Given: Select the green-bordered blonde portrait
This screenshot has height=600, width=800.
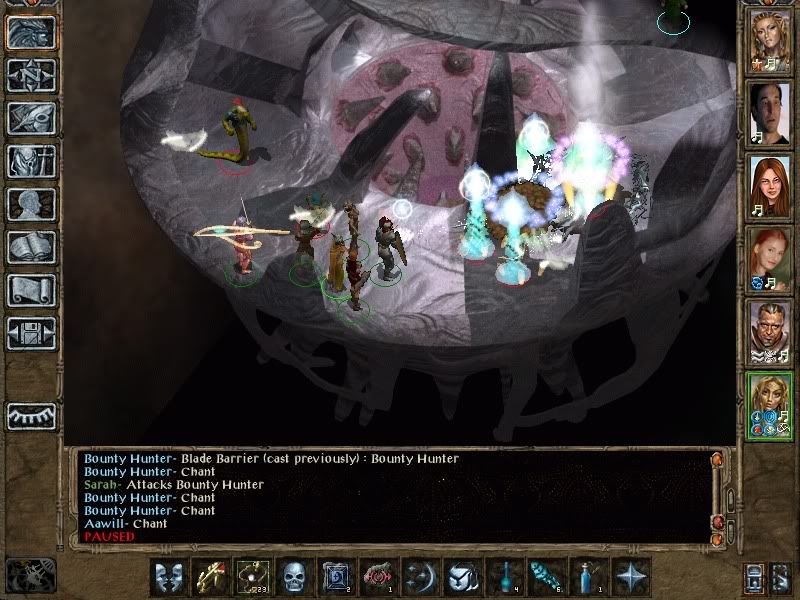Looking at the screenshot, I should (770, 404).
